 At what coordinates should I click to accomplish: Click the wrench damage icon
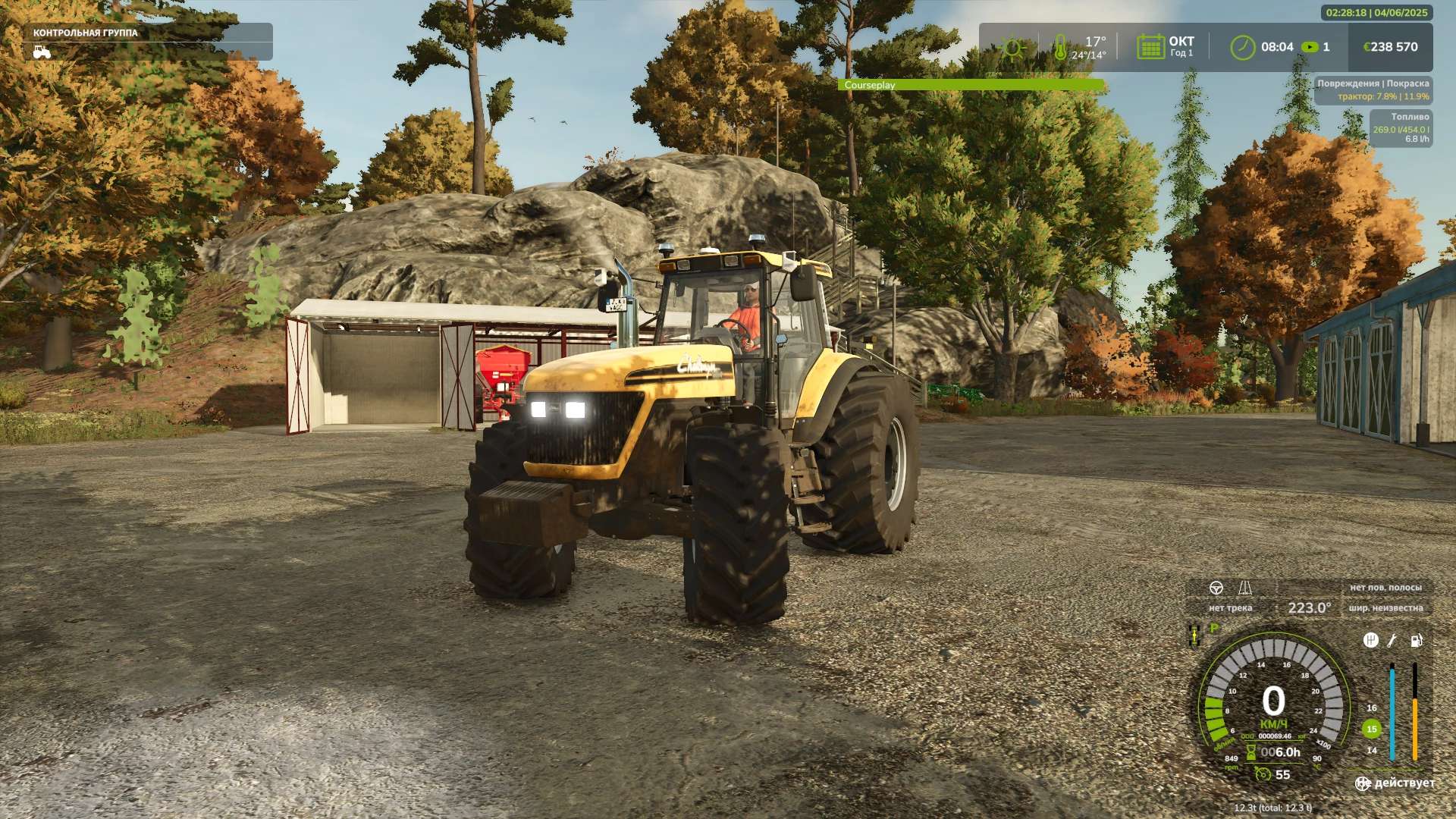(1392, 641)
